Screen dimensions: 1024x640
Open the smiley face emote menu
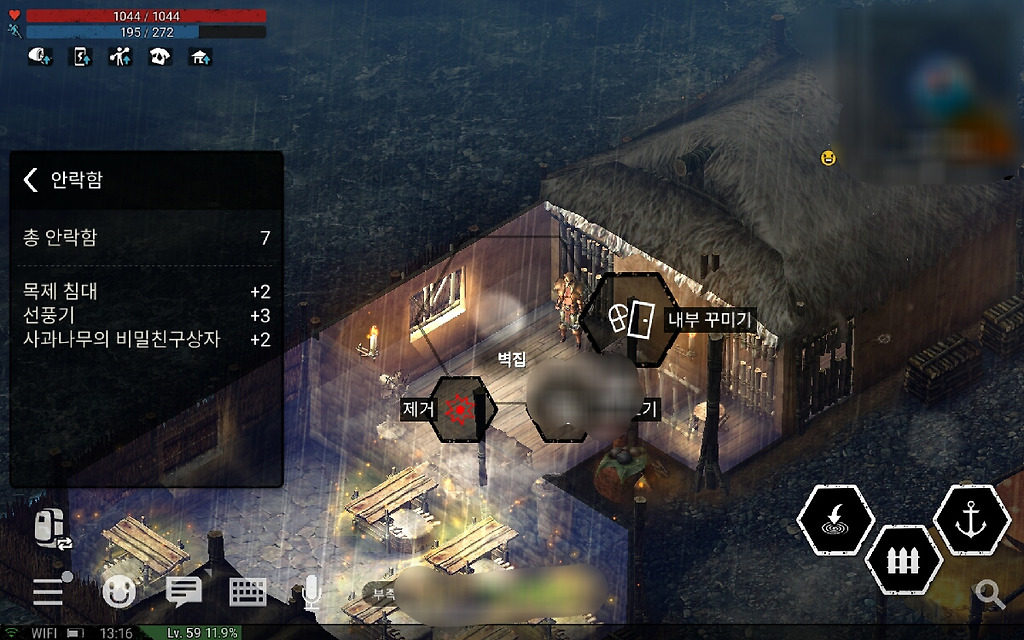coord(119,592)
